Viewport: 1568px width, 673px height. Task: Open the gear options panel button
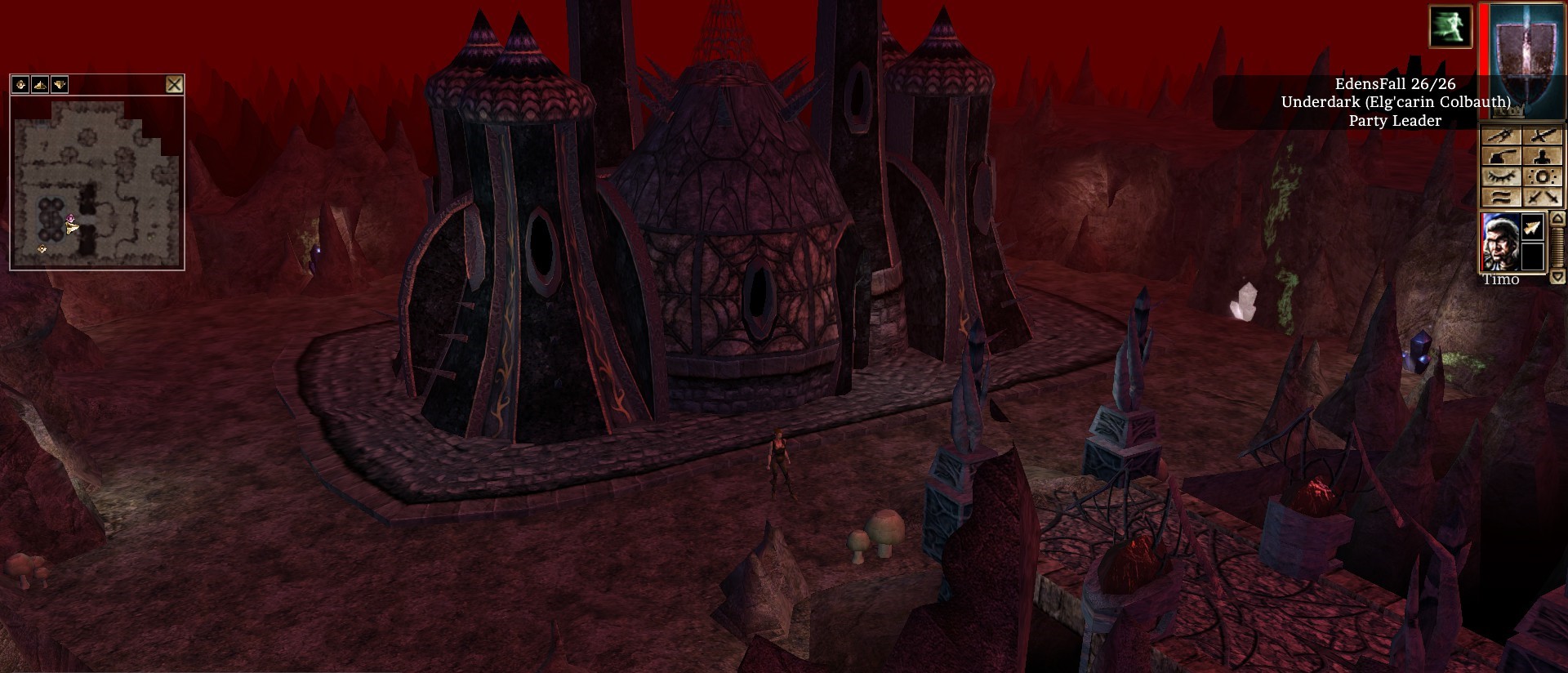coord(1543,177)
